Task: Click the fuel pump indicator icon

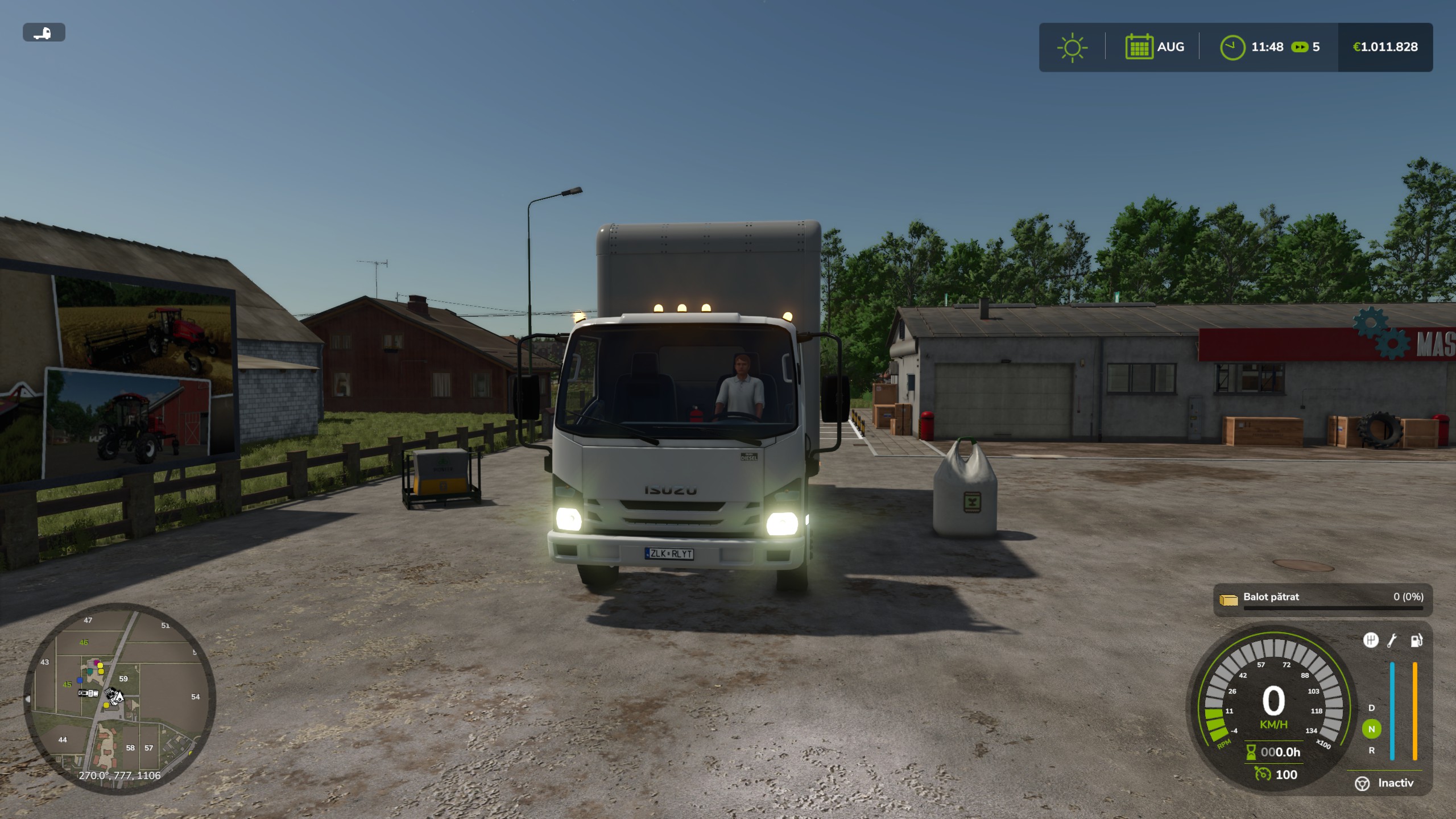Action: pyautogui.click(x=1417, y=641)
